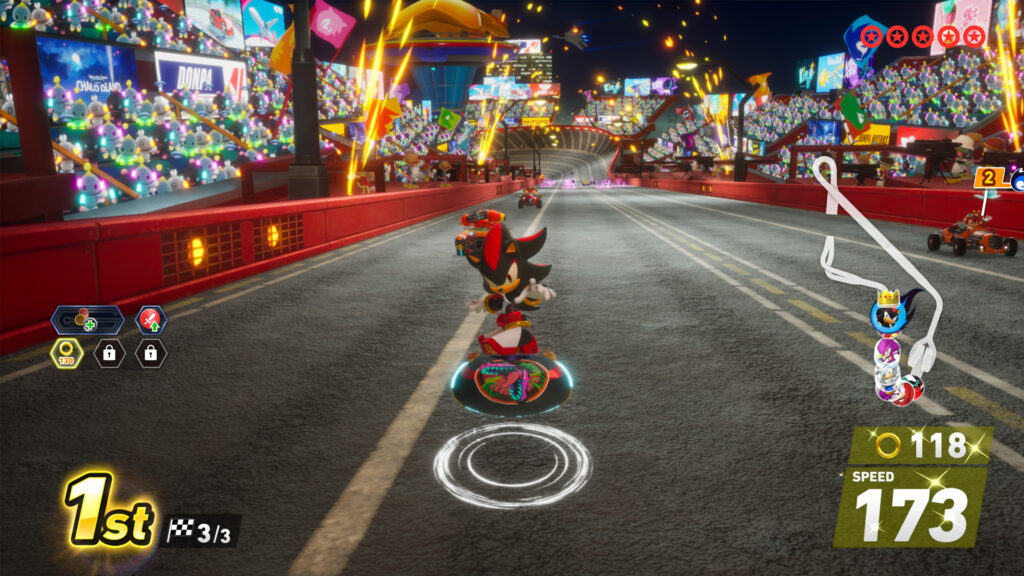The image size is (1024, 576).
Task: Click Shadow's crowned icon on the minimap
Action: [887, 314]
